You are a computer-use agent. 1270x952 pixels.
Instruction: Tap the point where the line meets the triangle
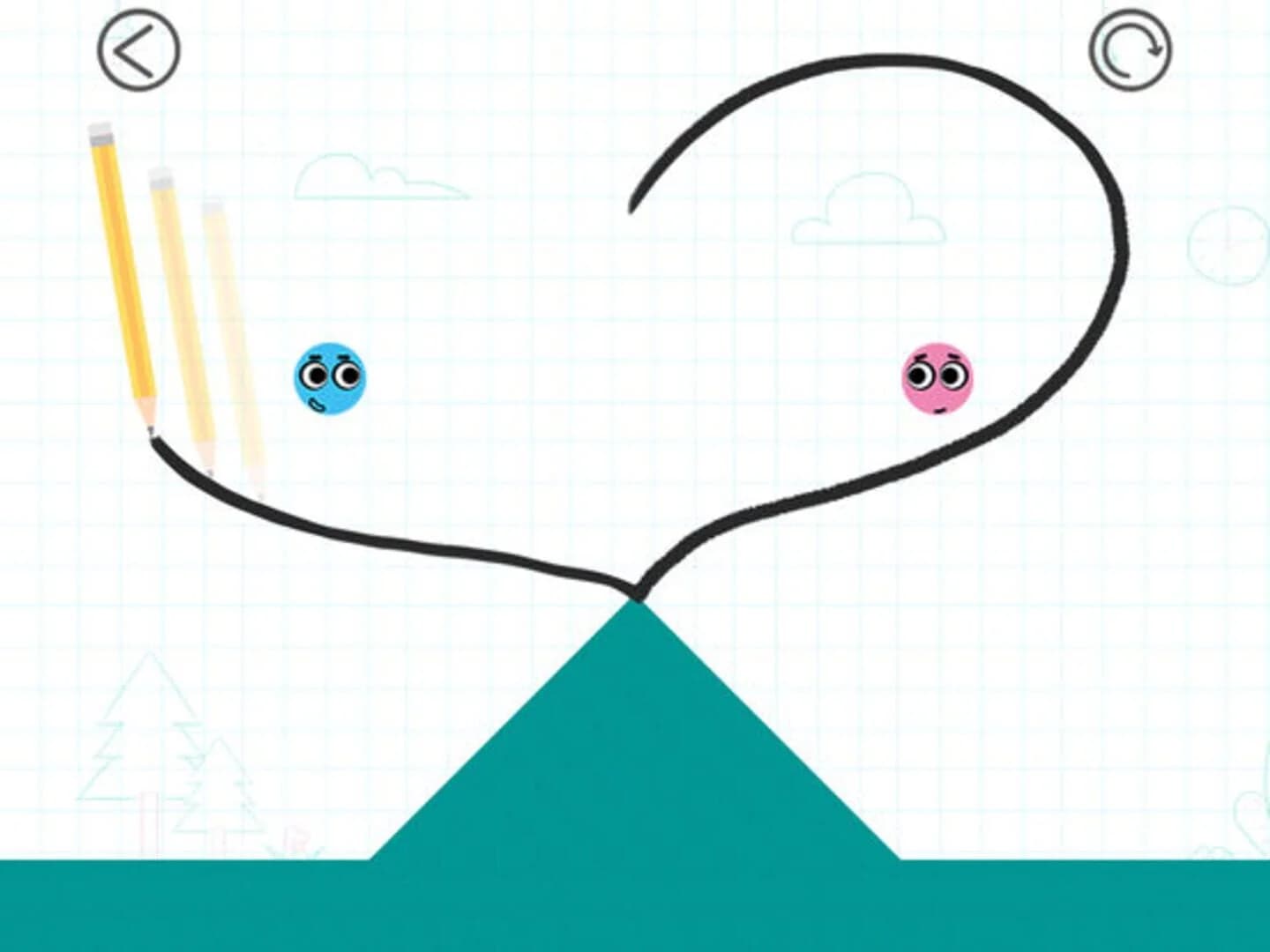click(x=637, y=595)
